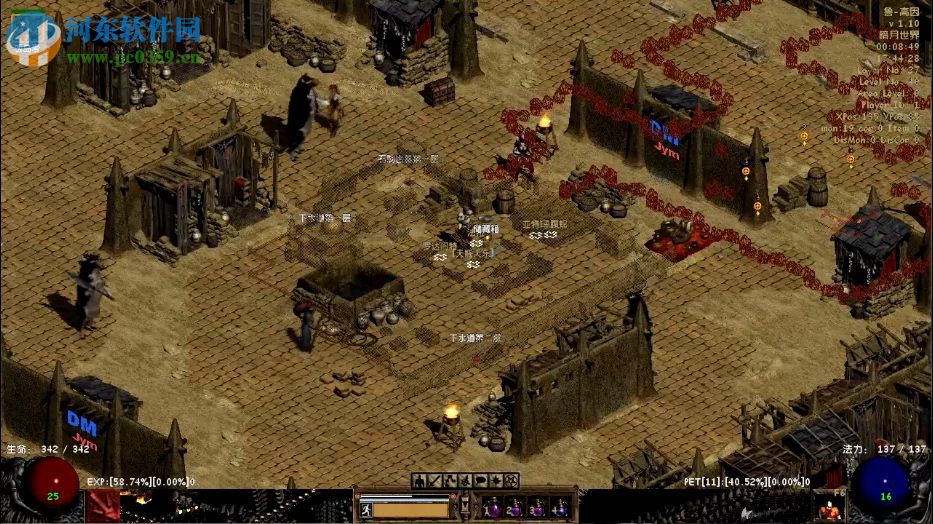933x524 pixels.
Task: Open the speech bubble message log icon
Action: coord(481,481)
